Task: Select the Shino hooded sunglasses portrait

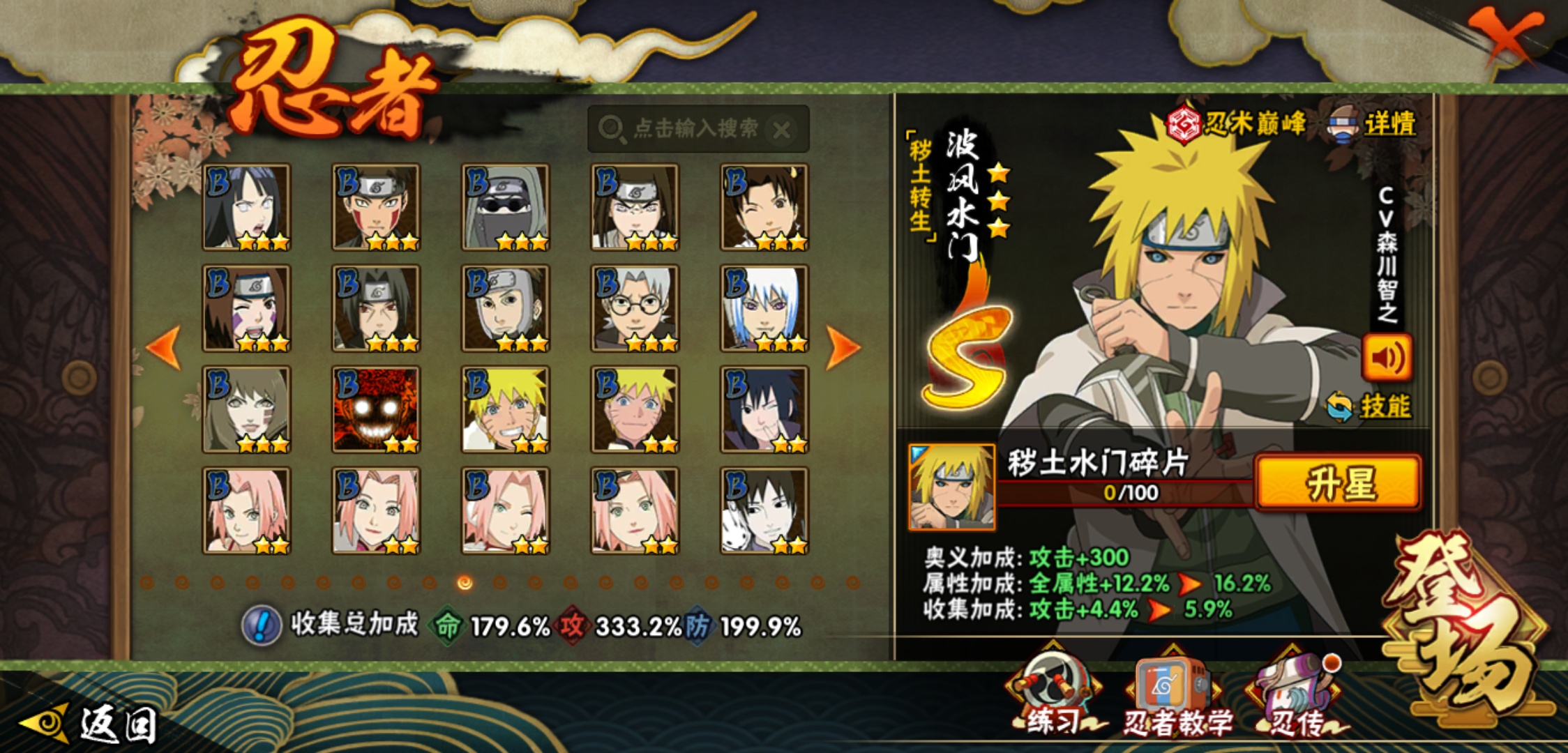Action: tap(505, 207)
